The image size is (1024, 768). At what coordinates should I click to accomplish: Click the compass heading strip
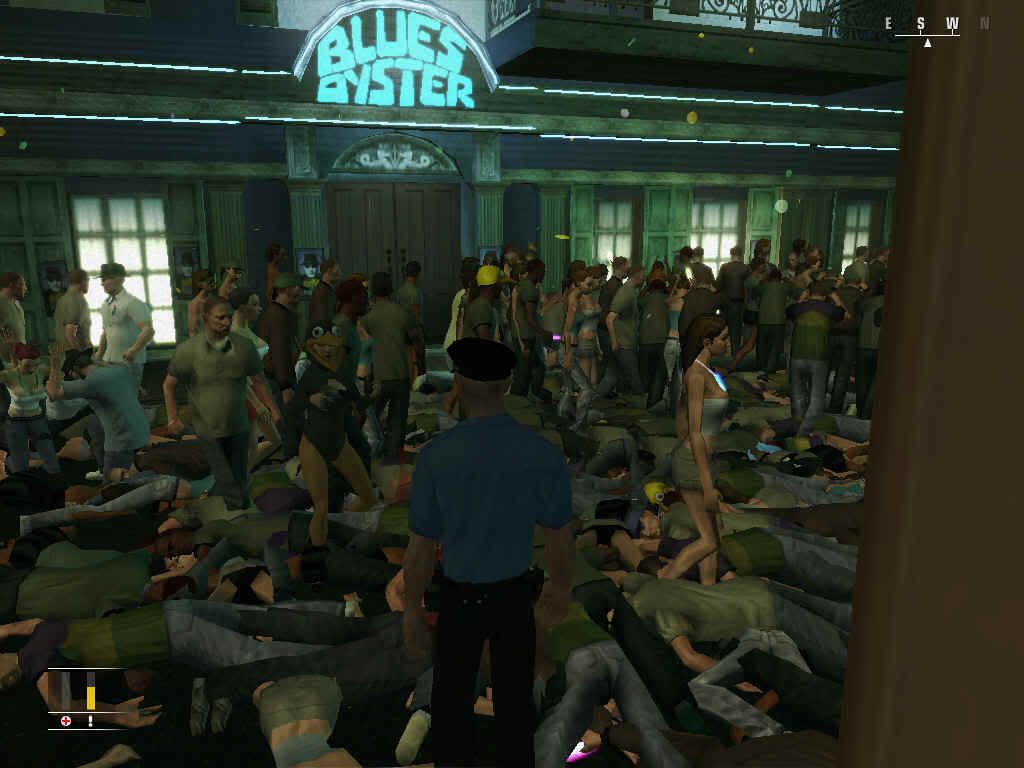click(937, 25)
